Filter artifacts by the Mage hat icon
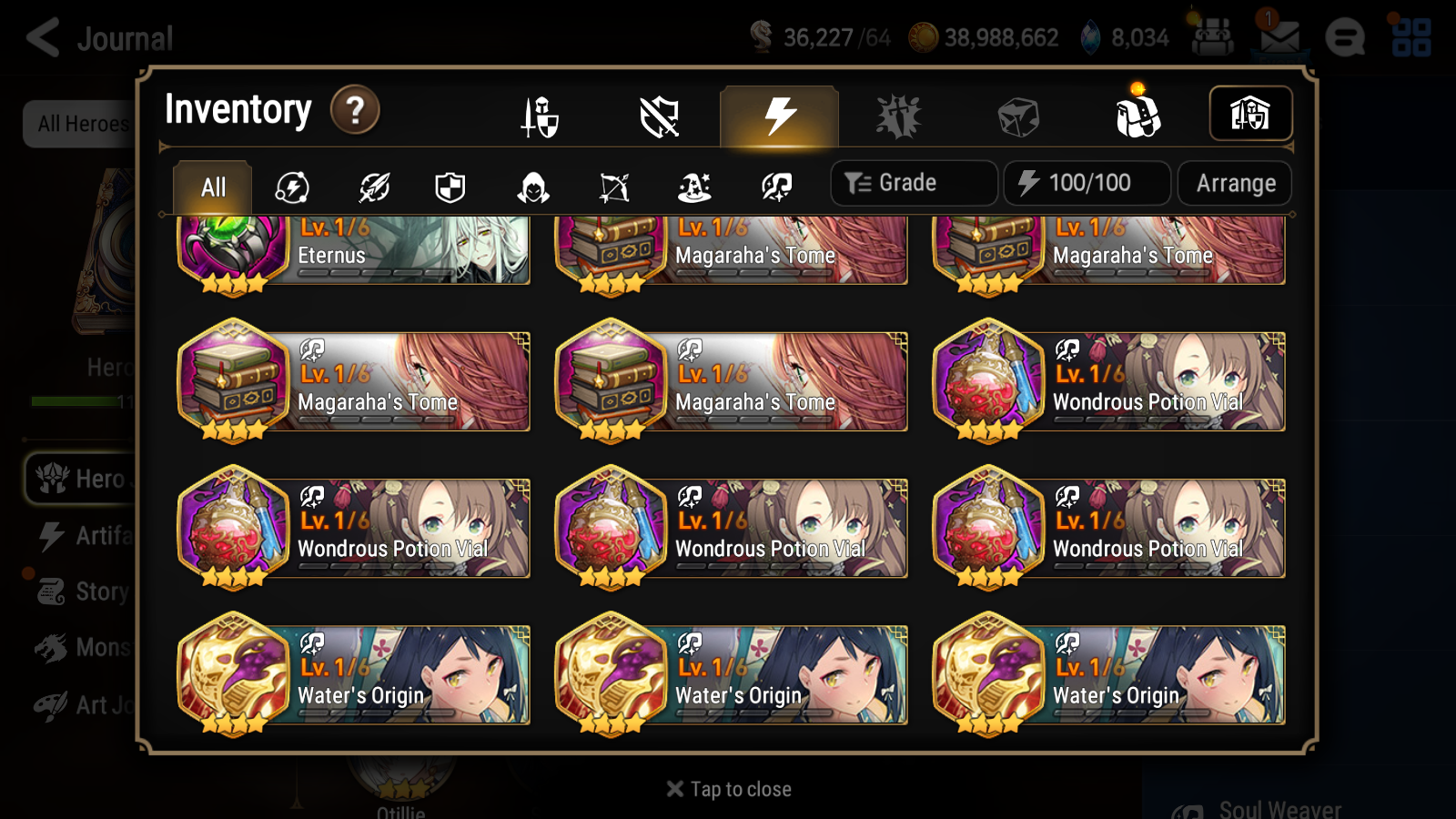Viewport: 1456px width, 819px height. [693, 187]
